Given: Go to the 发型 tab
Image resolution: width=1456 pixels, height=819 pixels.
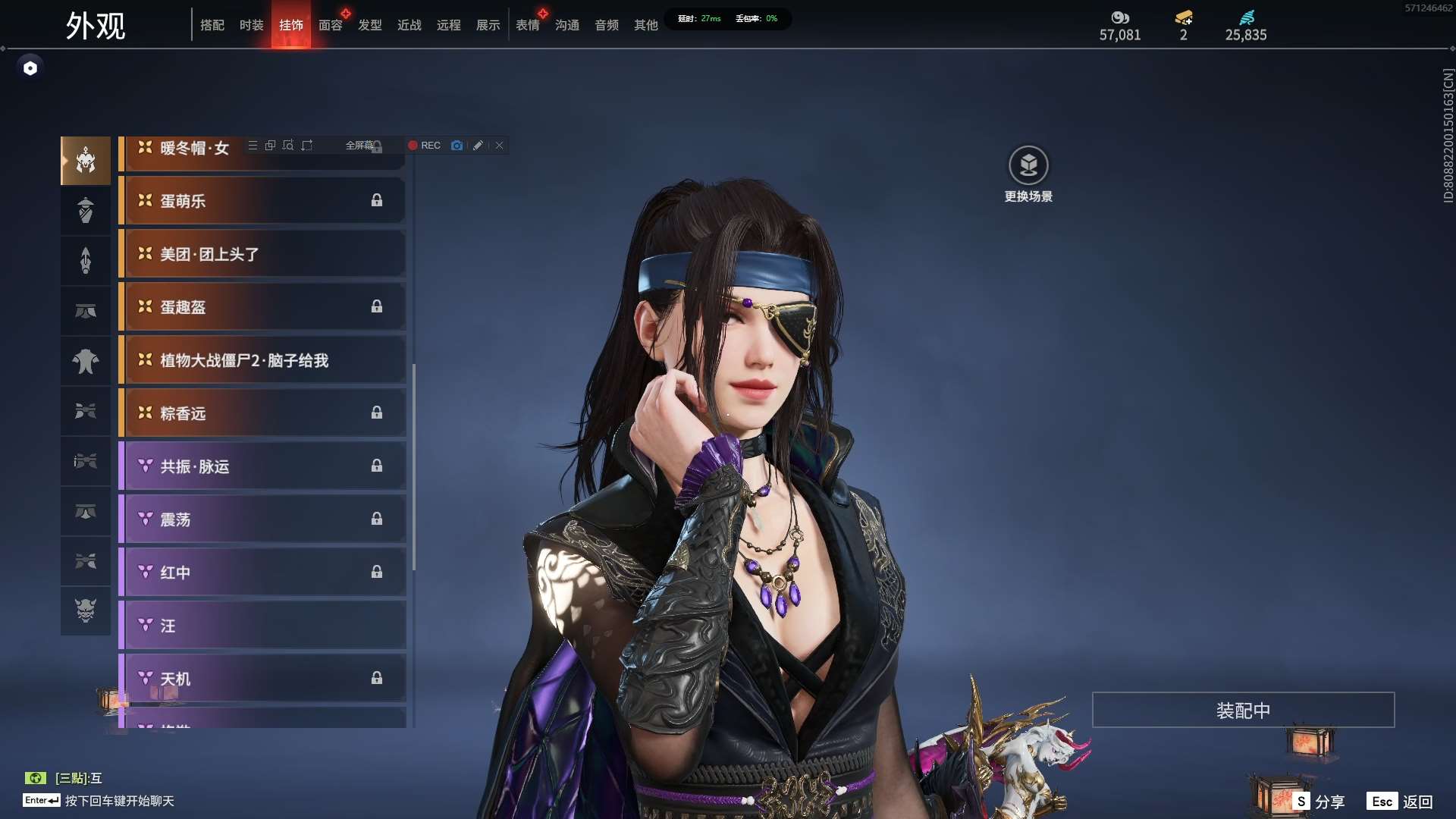Looking at the screenshot, I should [x=369, y=25].
